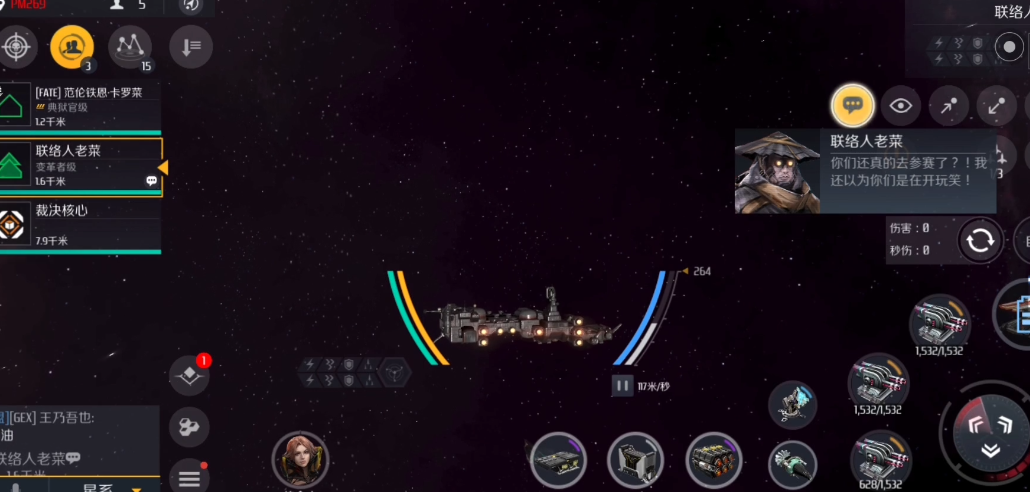Tap the circular reload arrows button

980,240
